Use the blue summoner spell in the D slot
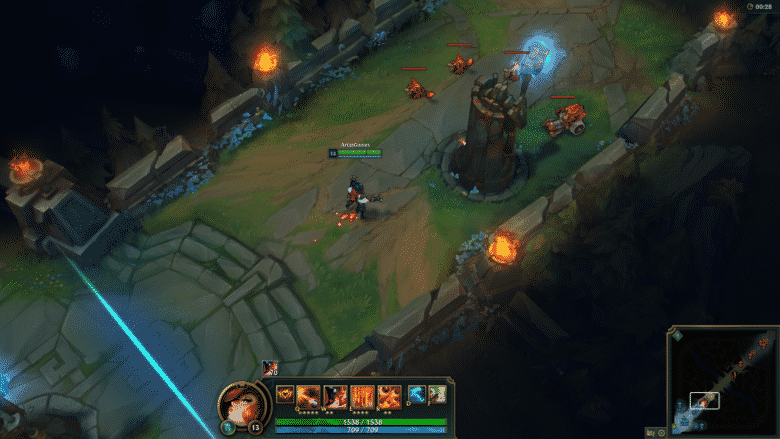Viewport: 780px width, 439px height. pyautogui.click(x=415, y=394)
